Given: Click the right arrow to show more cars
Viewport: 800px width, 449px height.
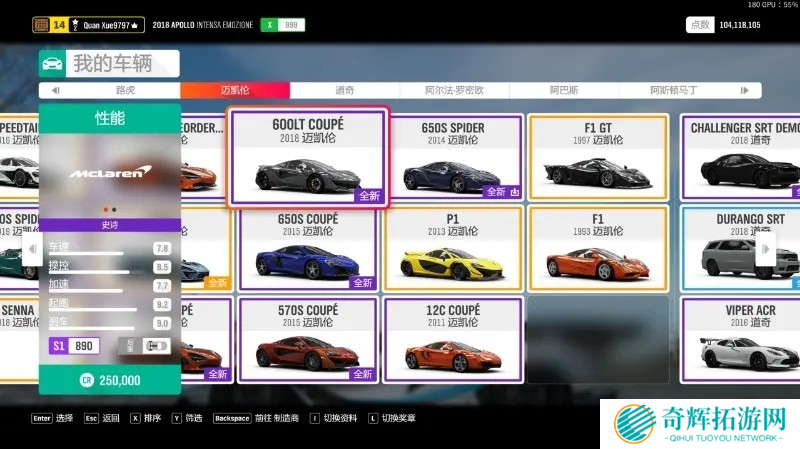Looking at the screenshot, I should 765,248.
